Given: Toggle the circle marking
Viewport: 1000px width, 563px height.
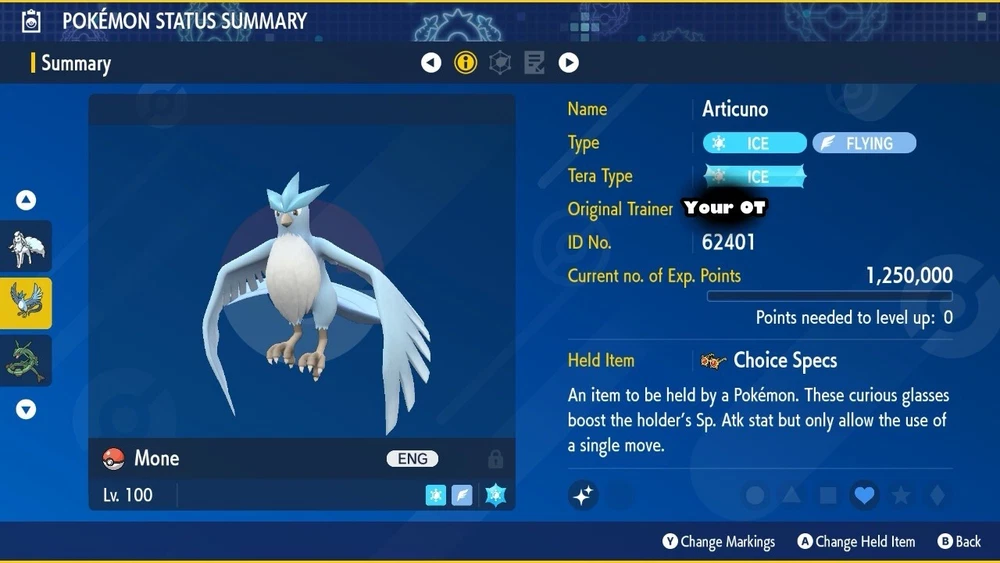Looking at the screenshot, I should point(756,495).
